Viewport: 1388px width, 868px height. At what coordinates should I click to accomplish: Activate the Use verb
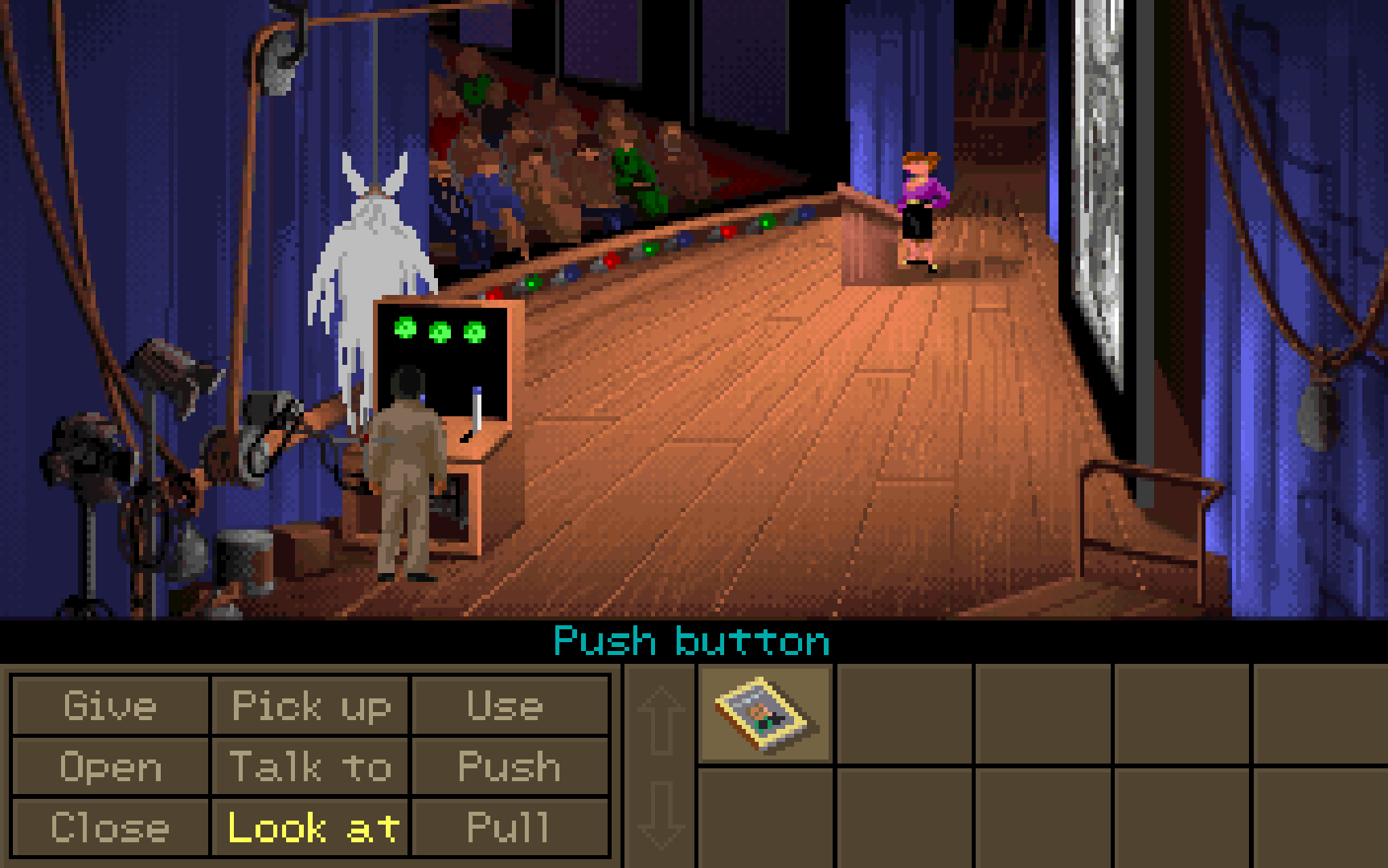(x=508, y=706)
